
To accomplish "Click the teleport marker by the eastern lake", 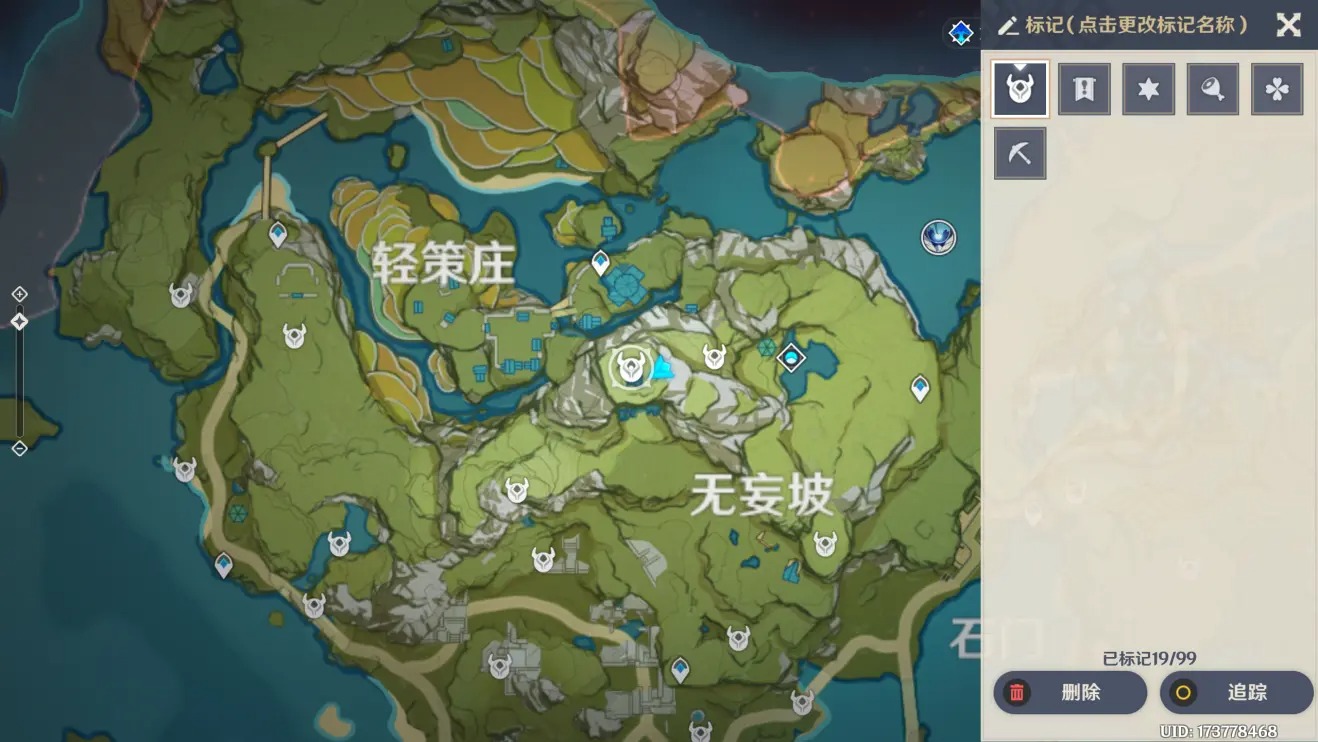I will click(790, 355).
